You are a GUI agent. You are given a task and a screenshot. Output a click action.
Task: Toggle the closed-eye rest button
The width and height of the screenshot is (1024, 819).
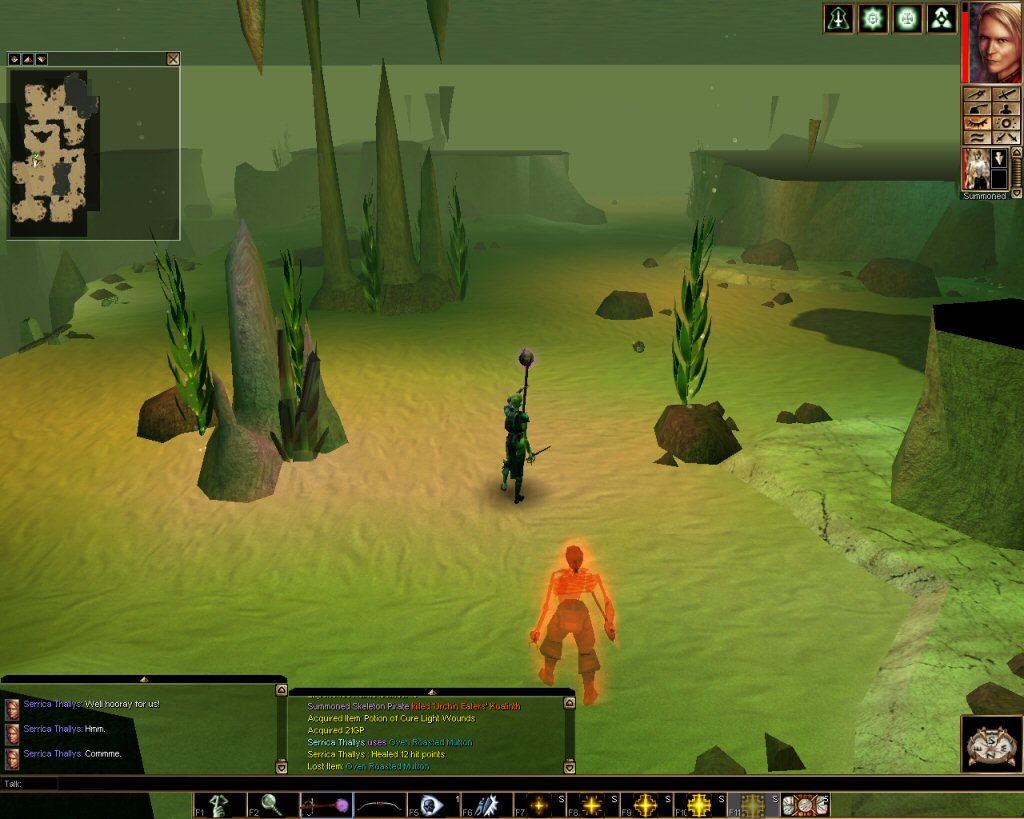point(975,124)
